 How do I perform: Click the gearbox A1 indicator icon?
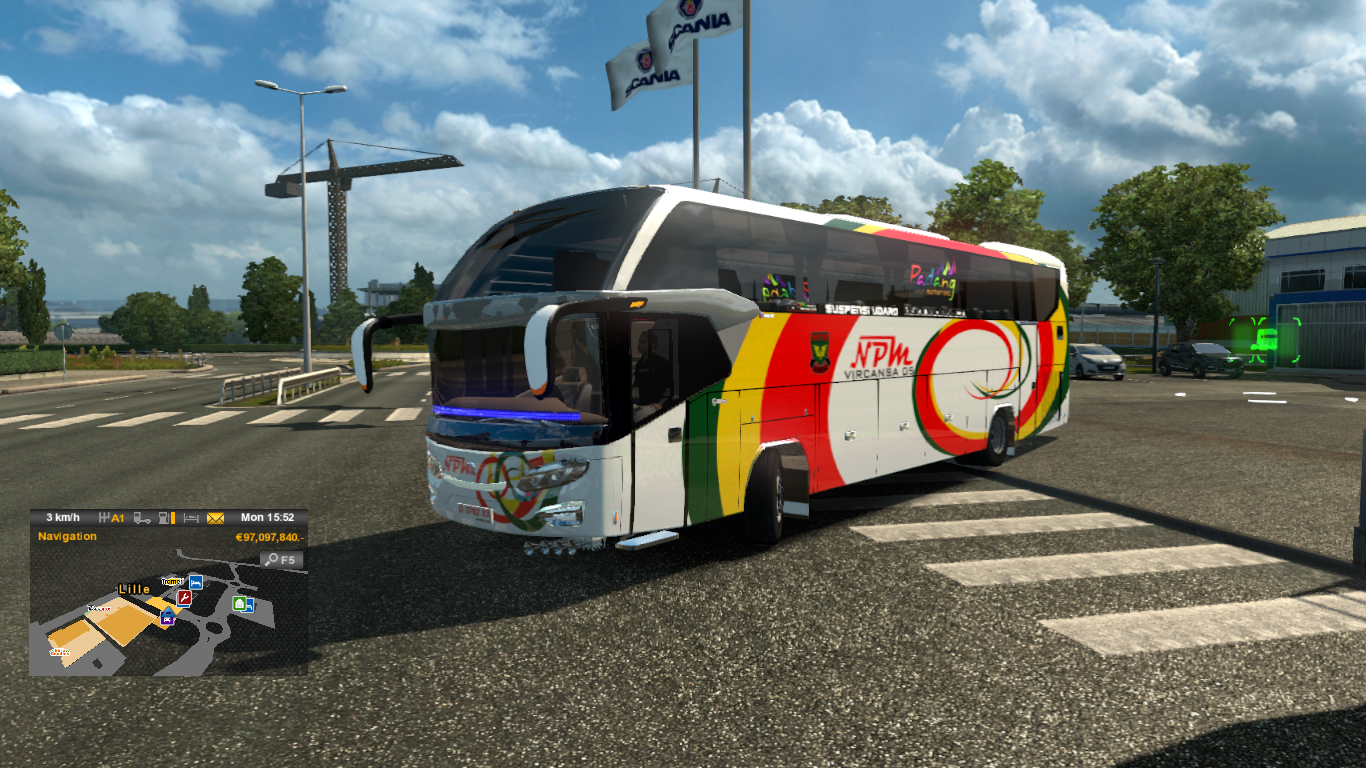(x=111, y=518)
